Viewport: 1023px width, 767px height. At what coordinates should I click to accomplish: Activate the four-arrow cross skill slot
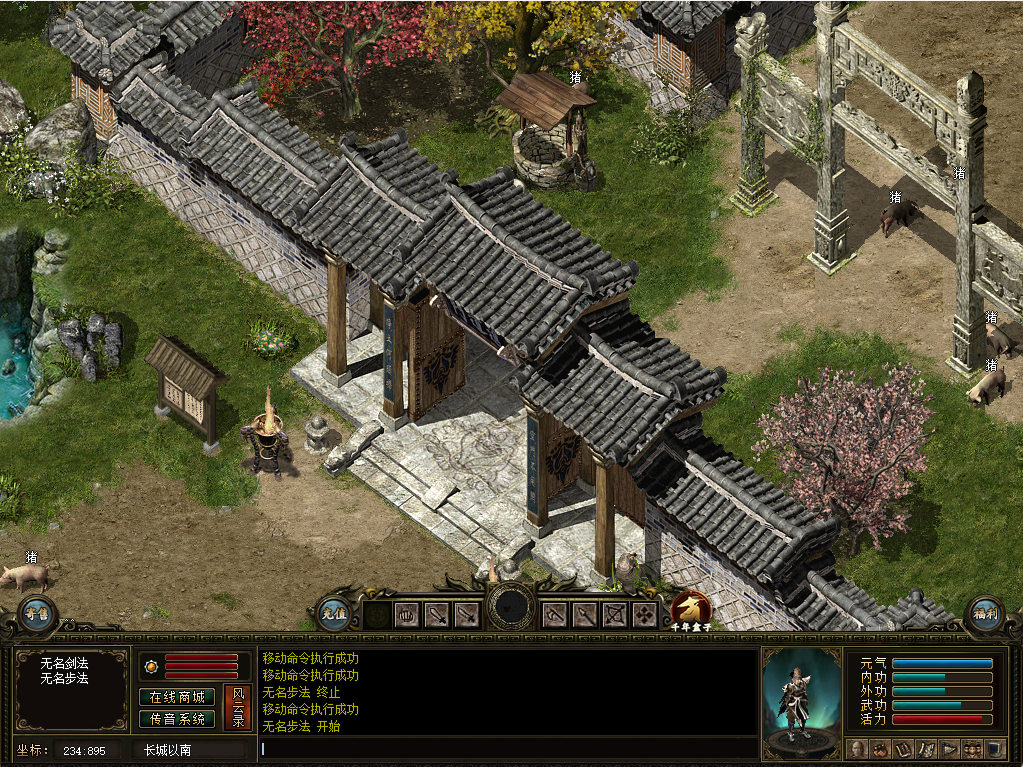(x=645, y=614)
